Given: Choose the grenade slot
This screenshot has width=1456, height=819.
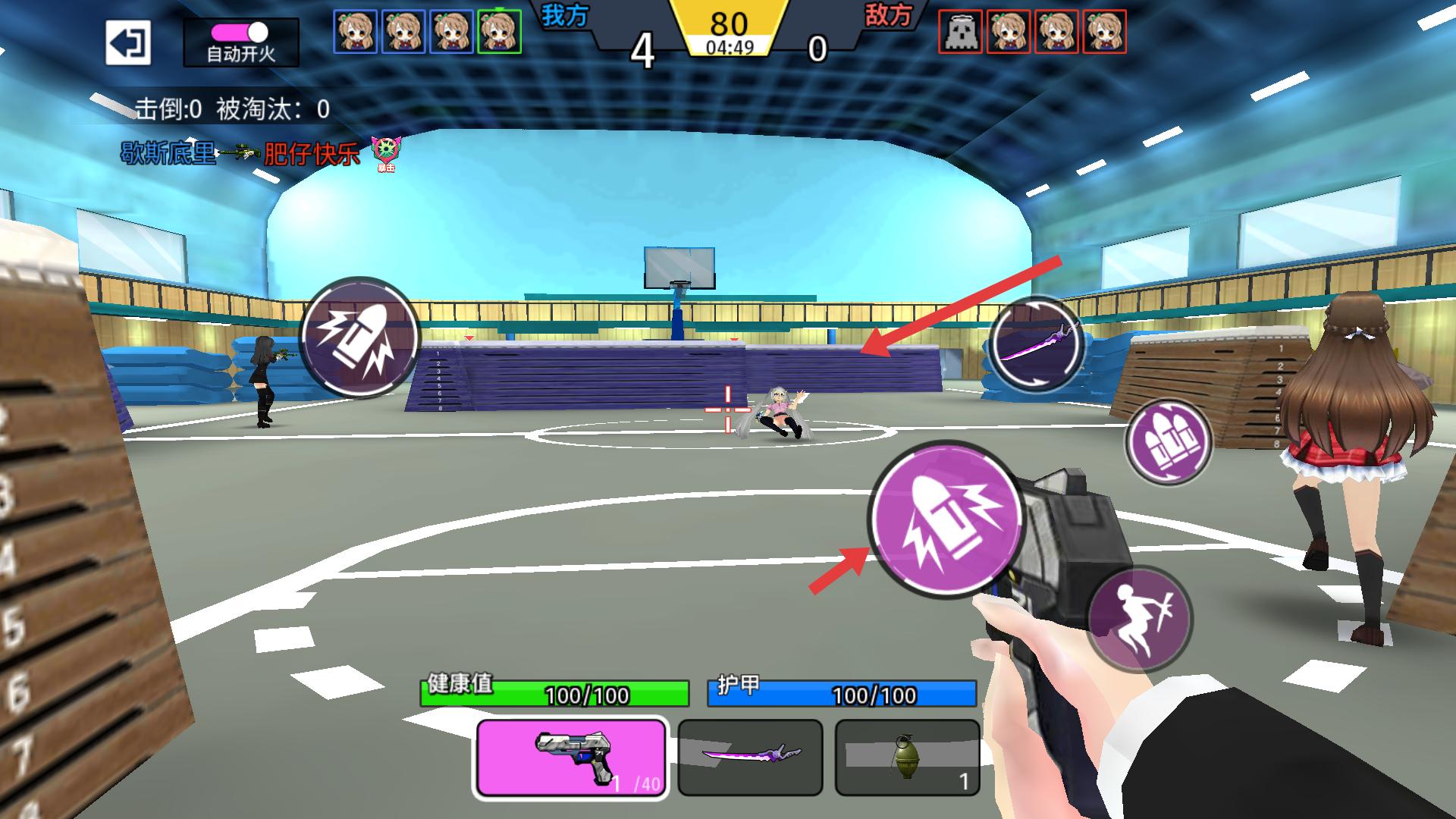Looking at the screenshot, I should point(907,757).
